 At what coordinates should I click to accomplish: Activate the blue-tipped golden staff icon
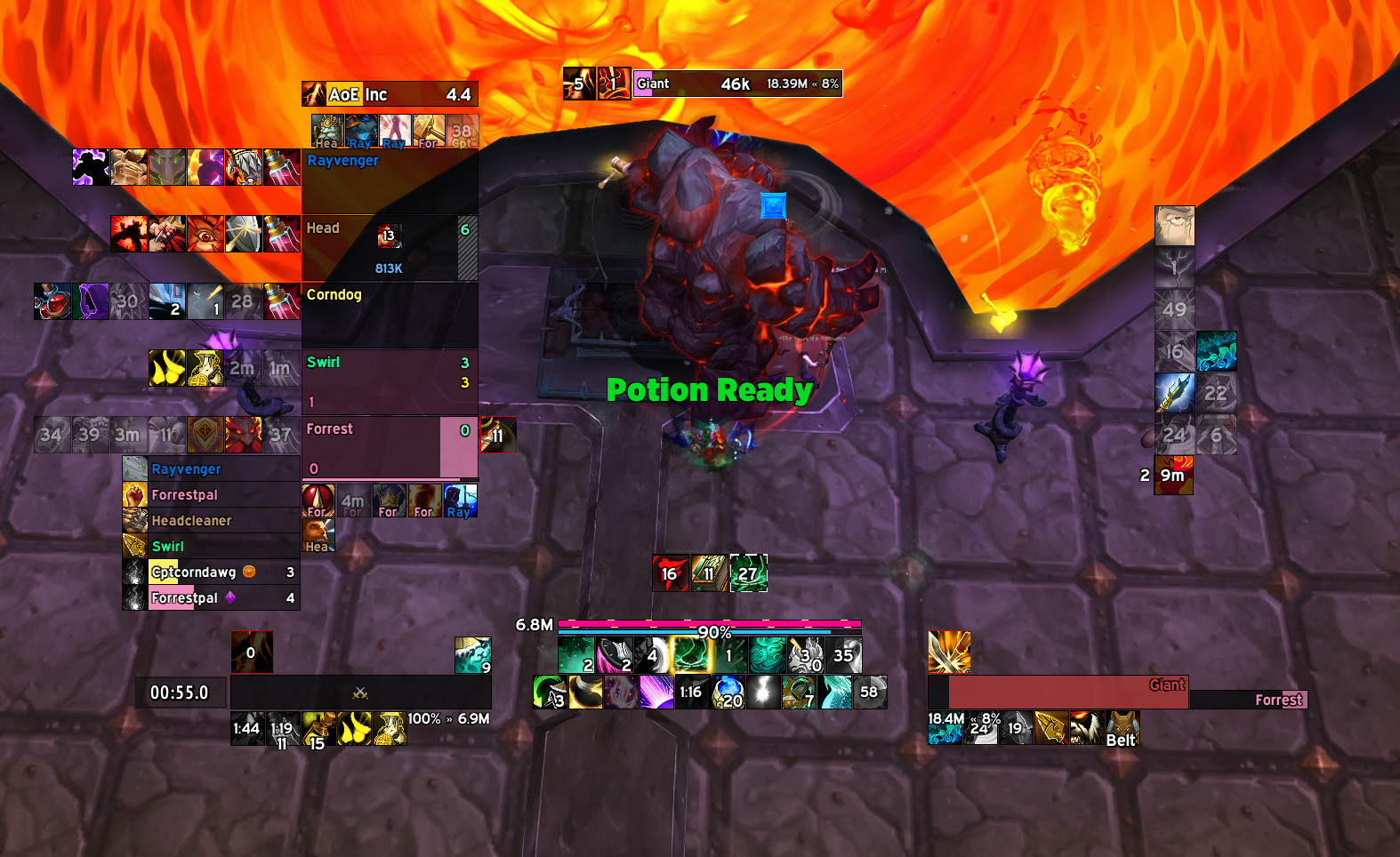point(1174,393)
